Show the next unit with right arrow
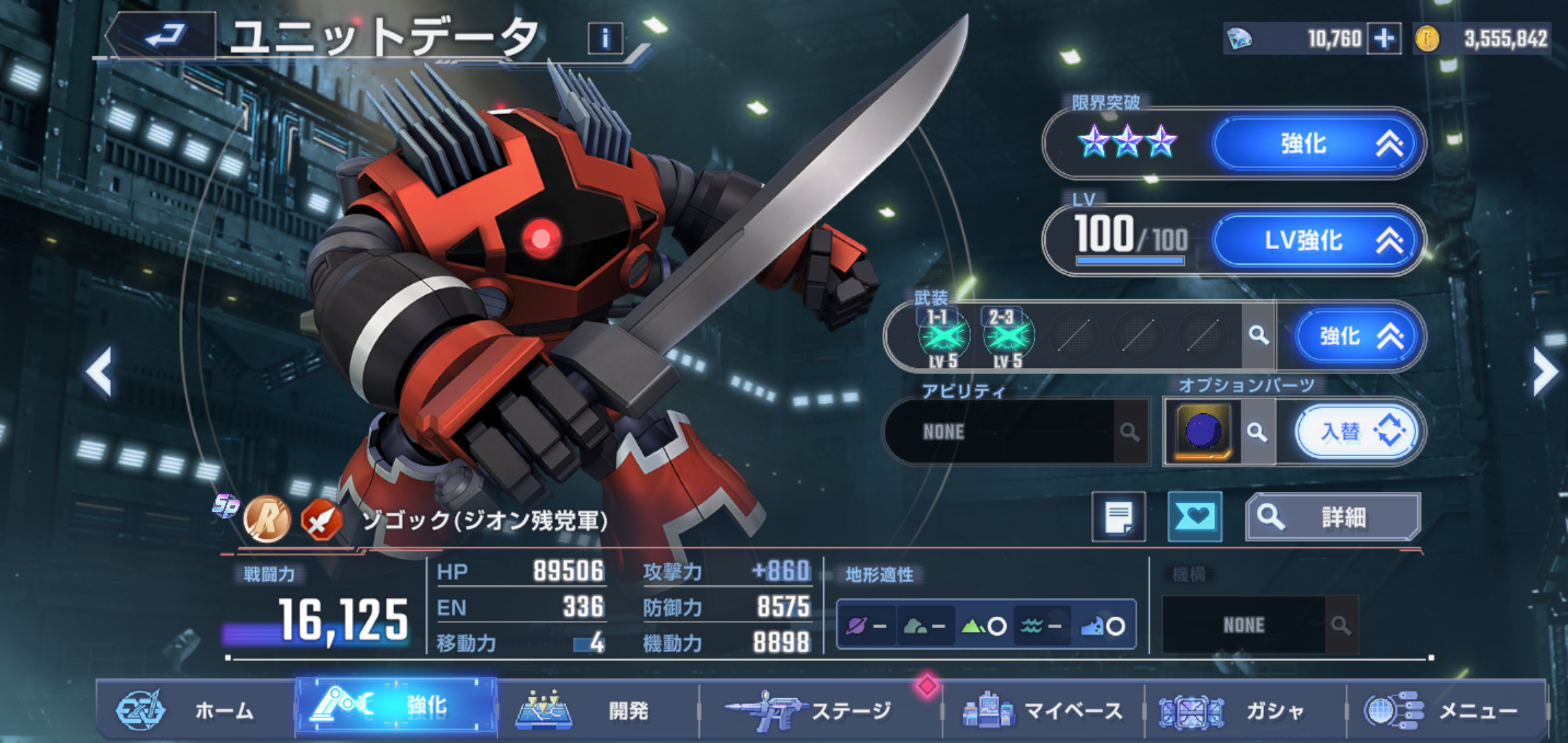The width and height of the screenshot is (1568, 743). tap(1545, 372)
